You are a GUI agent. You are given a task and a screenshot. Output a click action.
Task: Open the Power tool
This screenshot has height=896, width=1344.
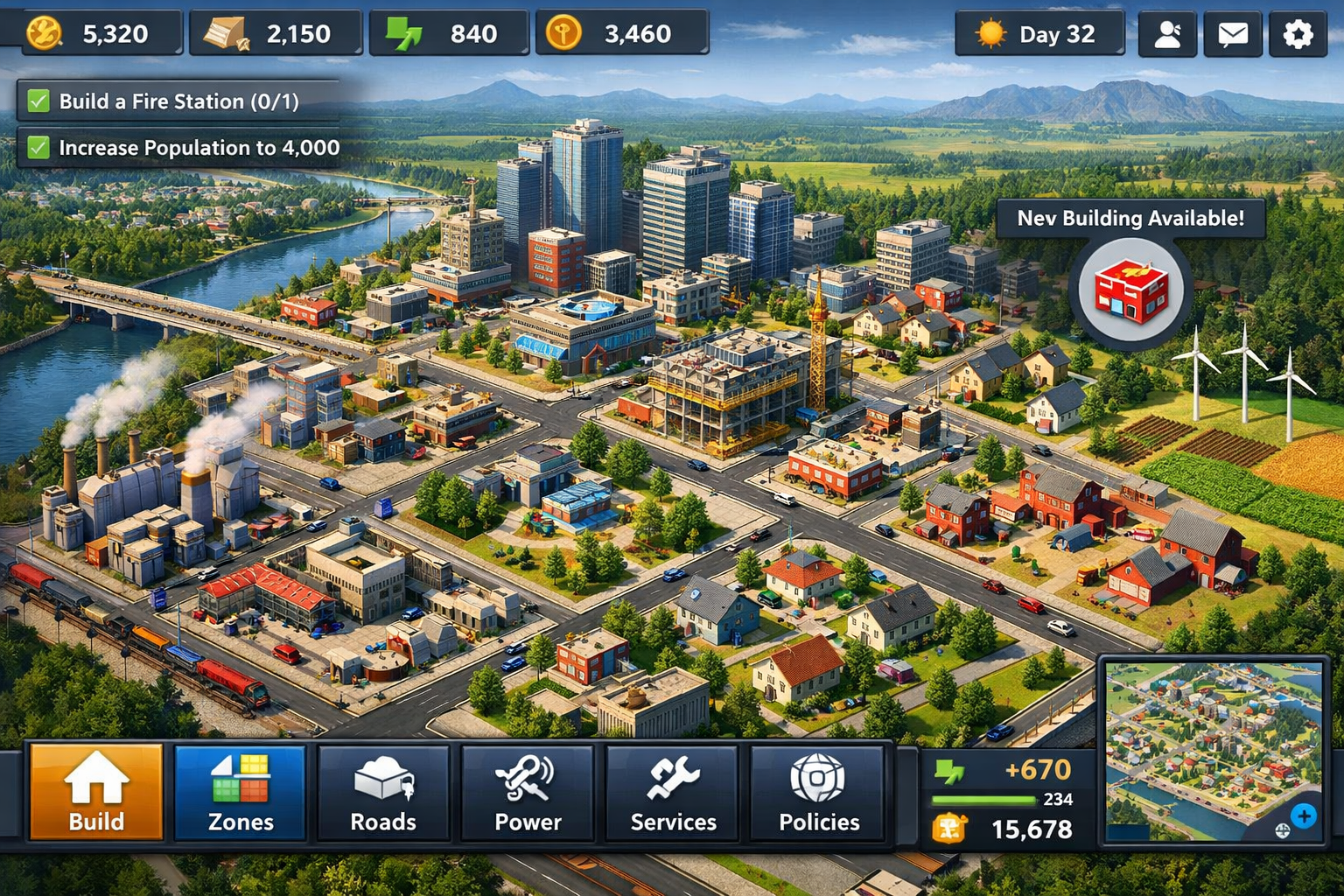(527, 792)
